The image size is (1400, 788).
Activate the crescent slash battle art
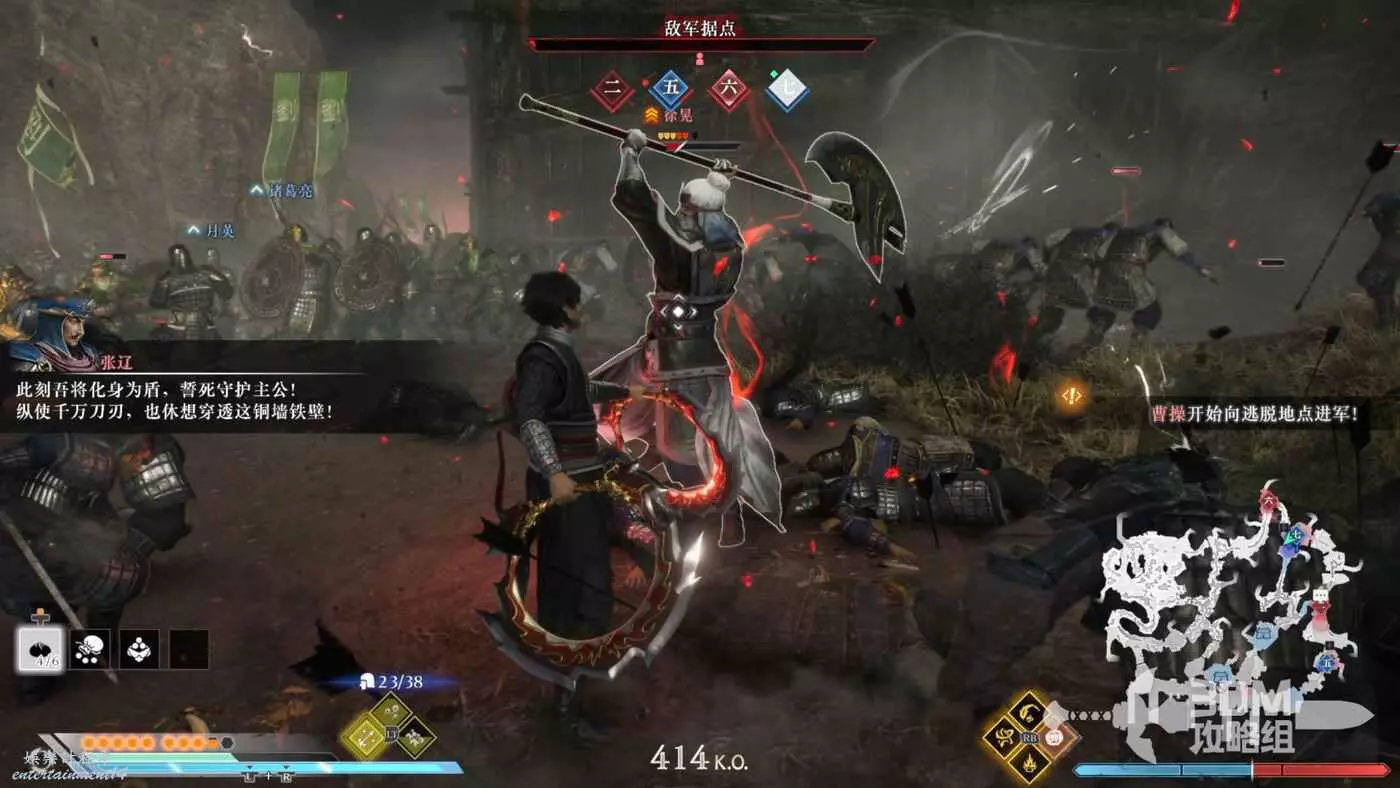click(1028, 711)
